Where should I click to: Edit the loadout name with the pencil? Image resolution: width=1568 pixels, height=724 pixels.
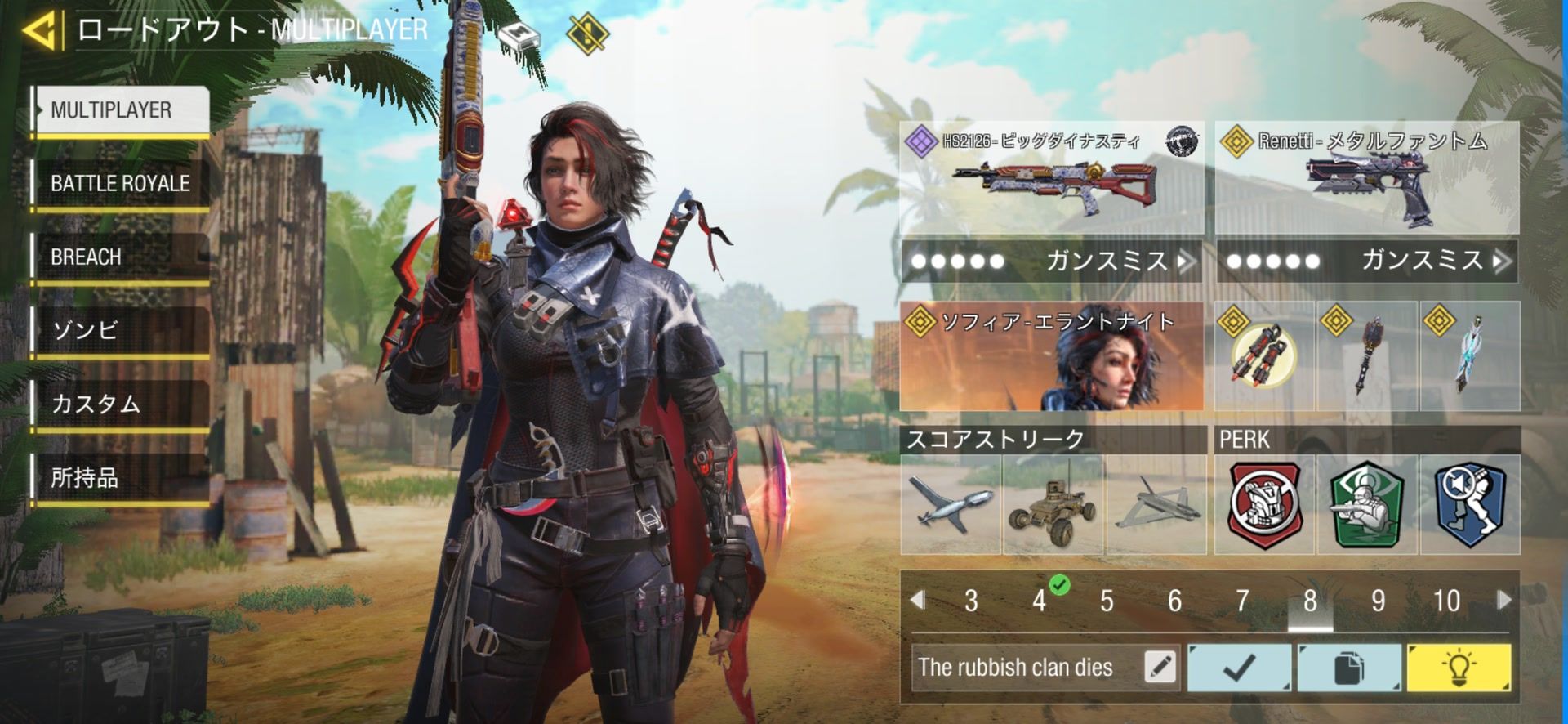pyautogui.click(x=1160, y=667)
